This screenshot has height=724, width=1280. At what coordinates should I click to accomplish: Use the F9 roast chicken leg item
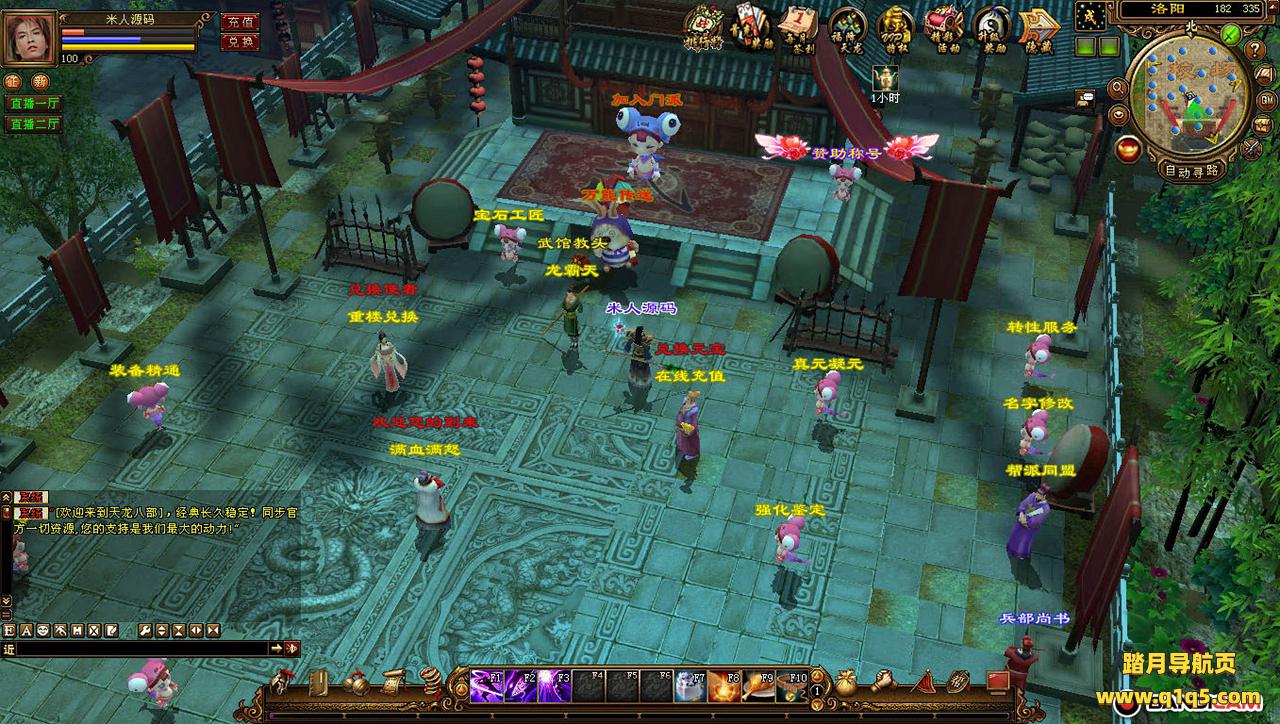point(757,685)
